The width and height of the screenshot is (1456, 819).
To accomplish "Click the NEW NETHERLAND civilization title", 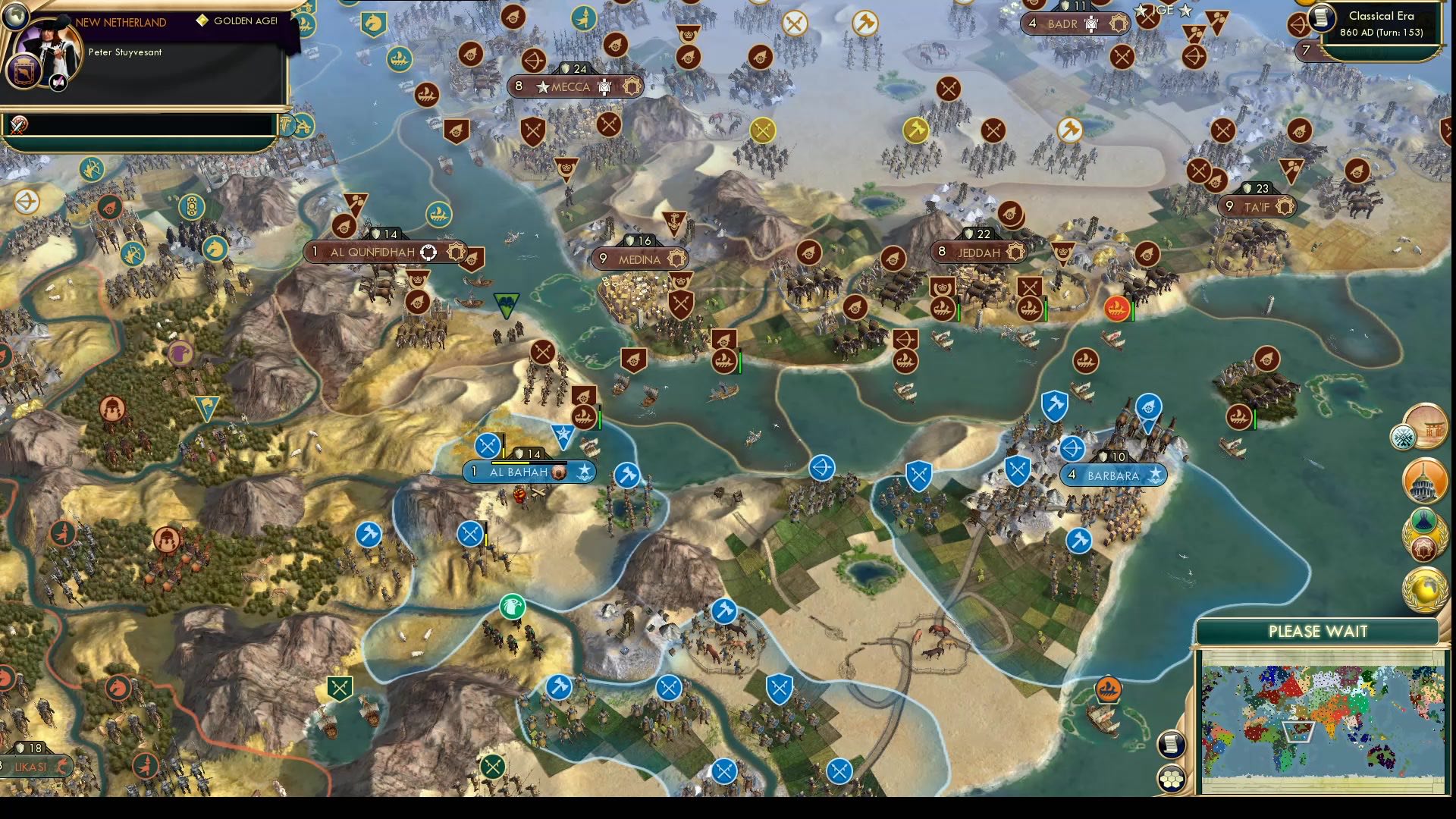I will pos(121,23).
